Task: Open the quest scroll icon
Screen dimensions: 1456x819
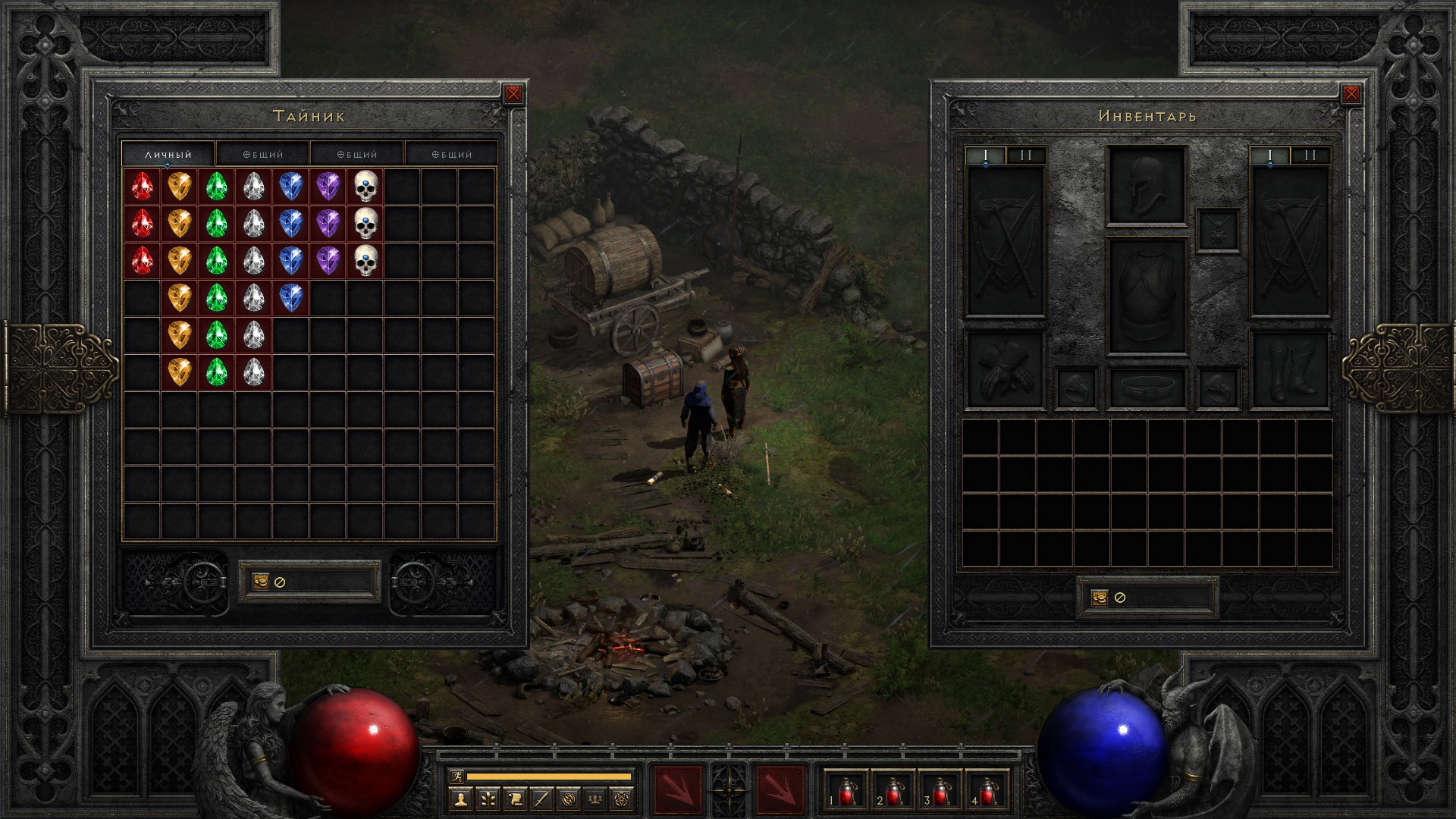Action: (515, 799)
